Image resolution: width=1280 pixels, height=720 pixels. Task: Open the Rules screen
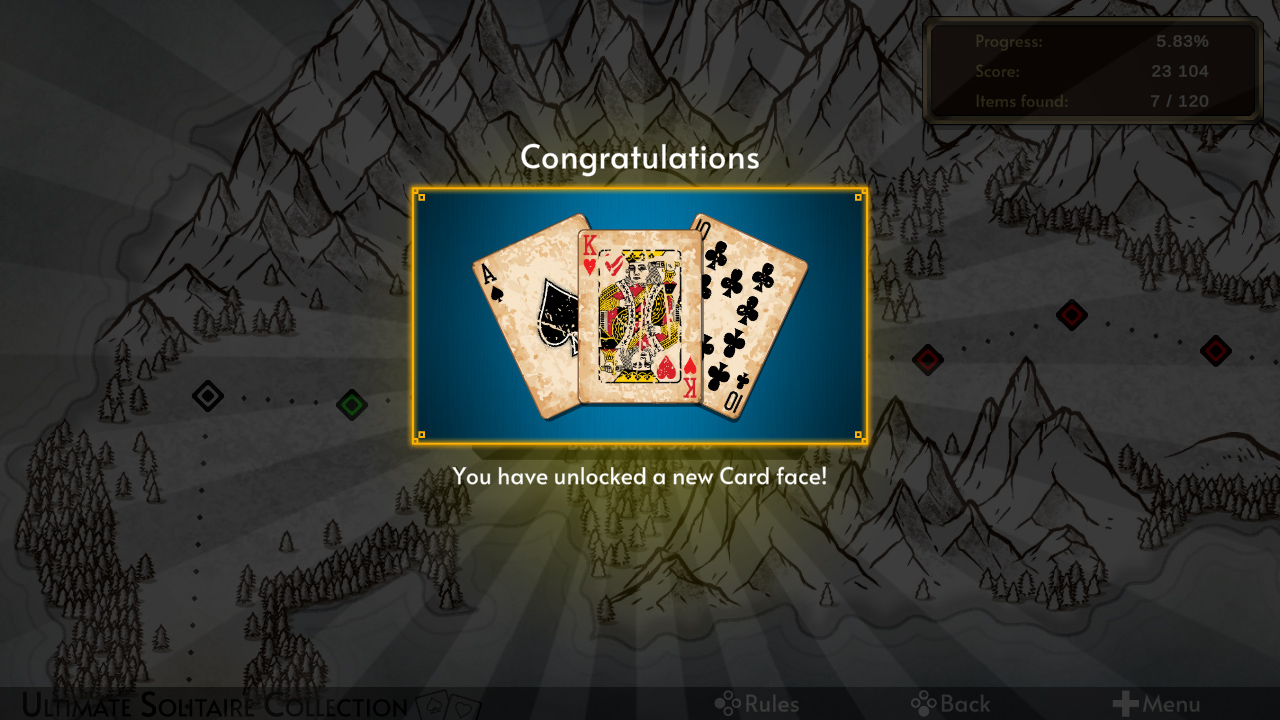tap(768, 703)
